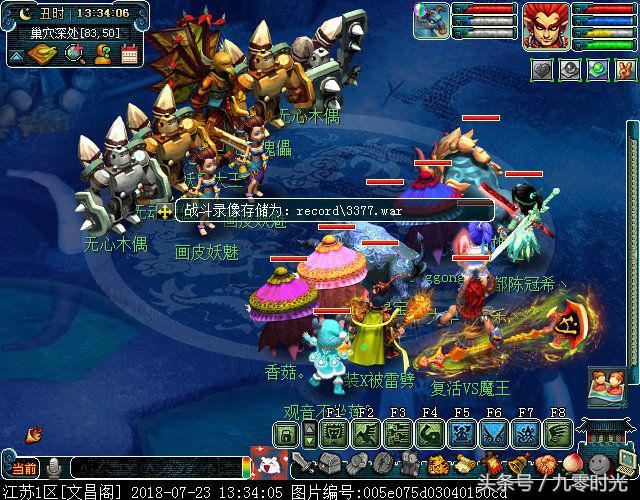Click the green orb status icon
Image resolution: width=640 pixels, height=500 pixels.
pos(596,70)
